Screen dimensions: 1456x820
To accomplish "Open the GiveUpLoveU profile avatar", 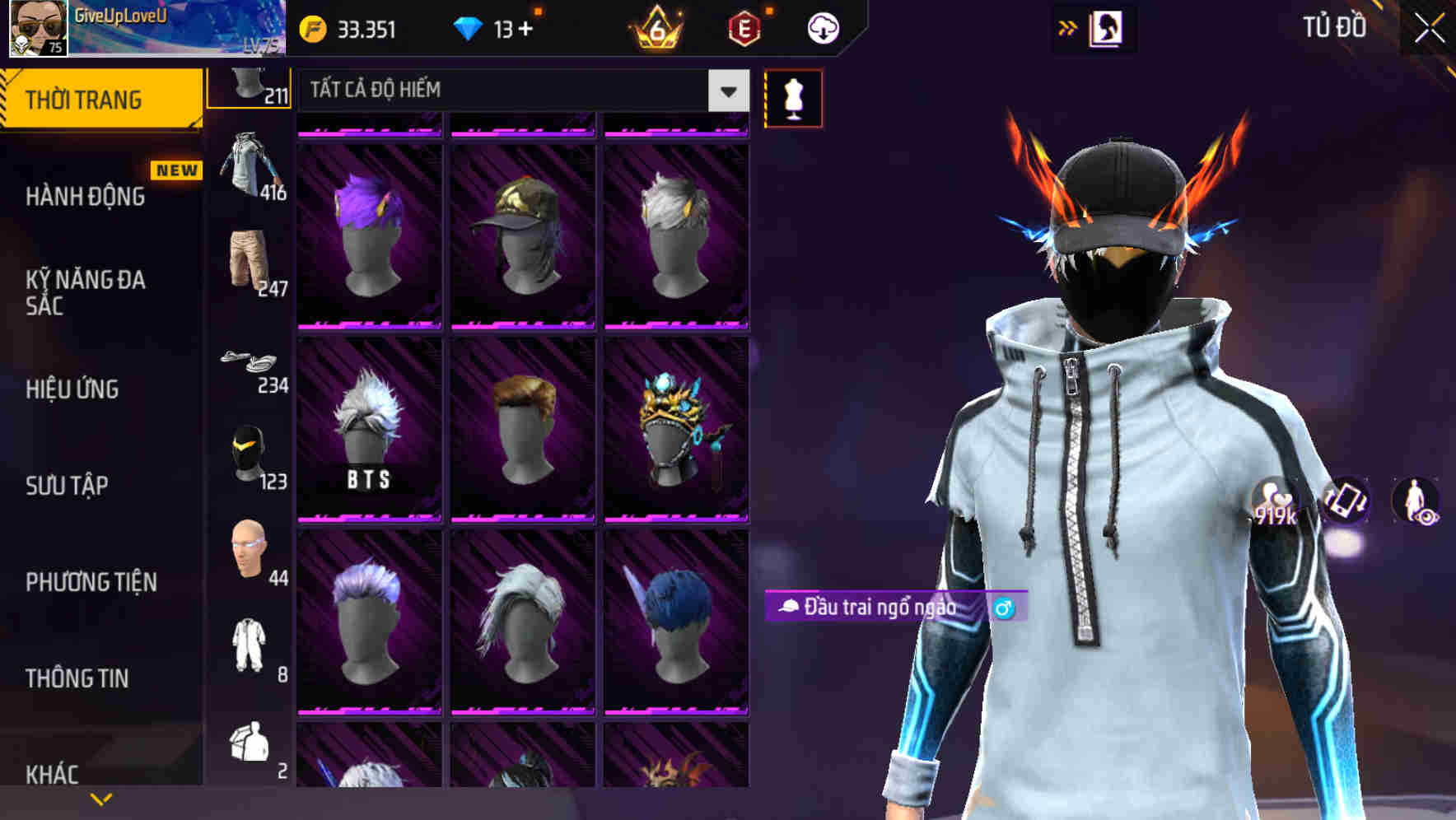I will pos(37,29).
